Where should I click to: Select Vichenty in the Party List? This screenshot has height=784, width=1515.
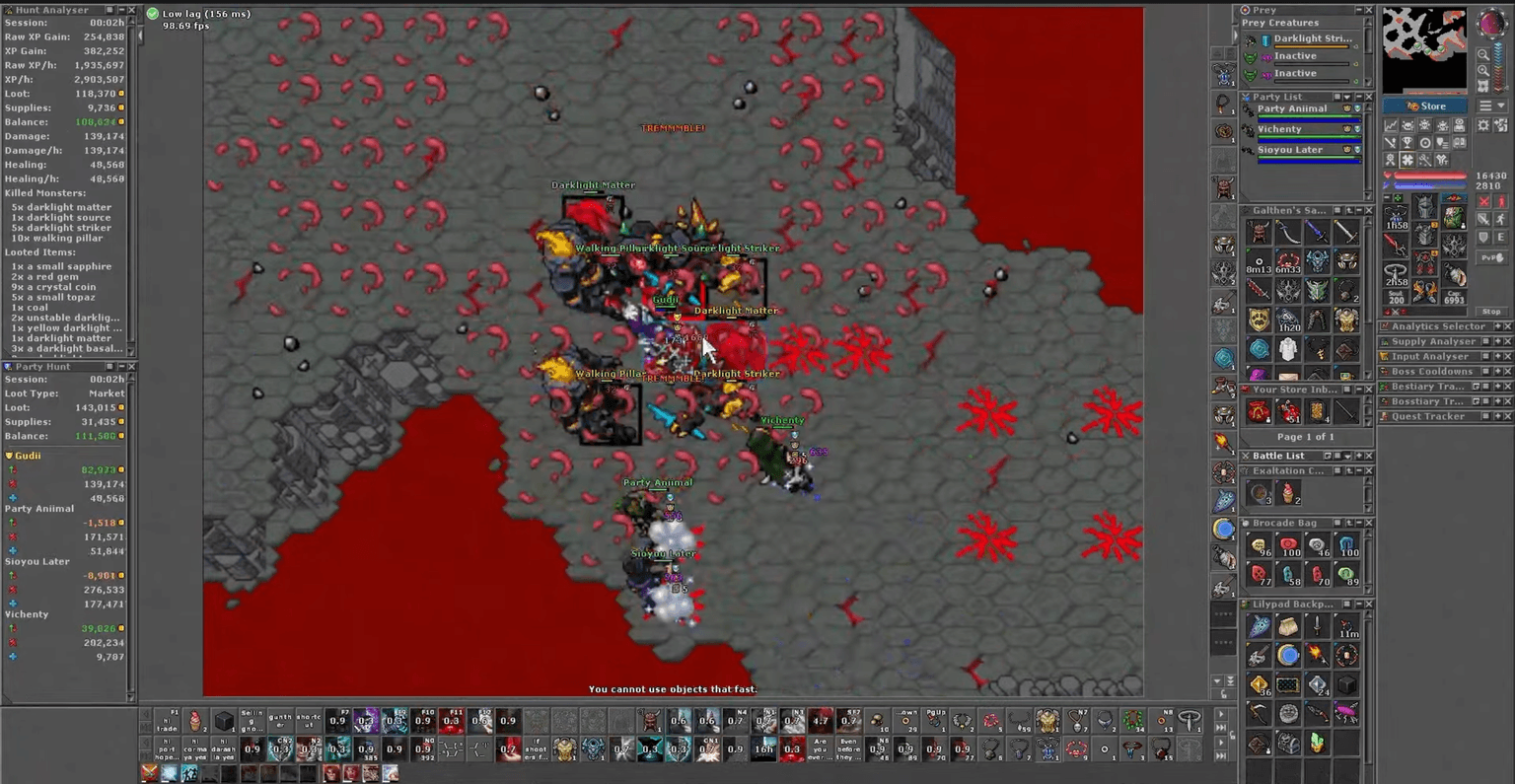(1279, 129)
